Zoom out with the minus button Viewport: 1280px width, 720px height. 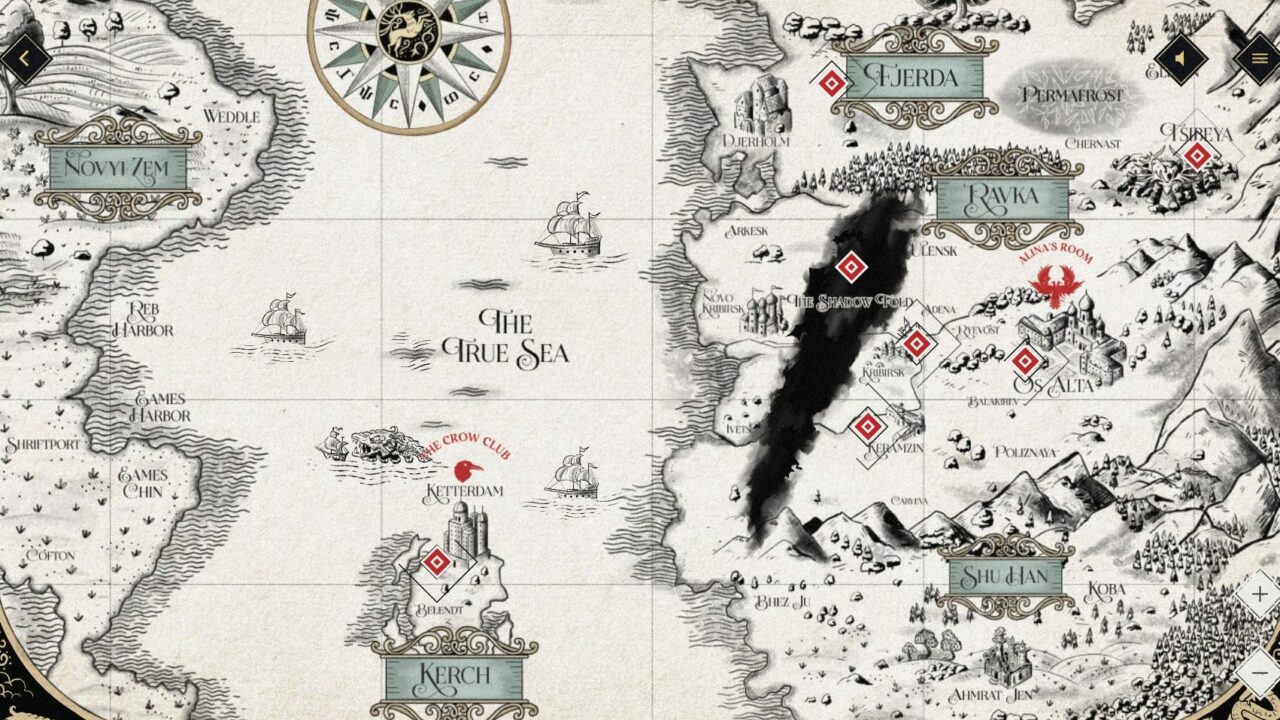click(x=1258, y=672)
